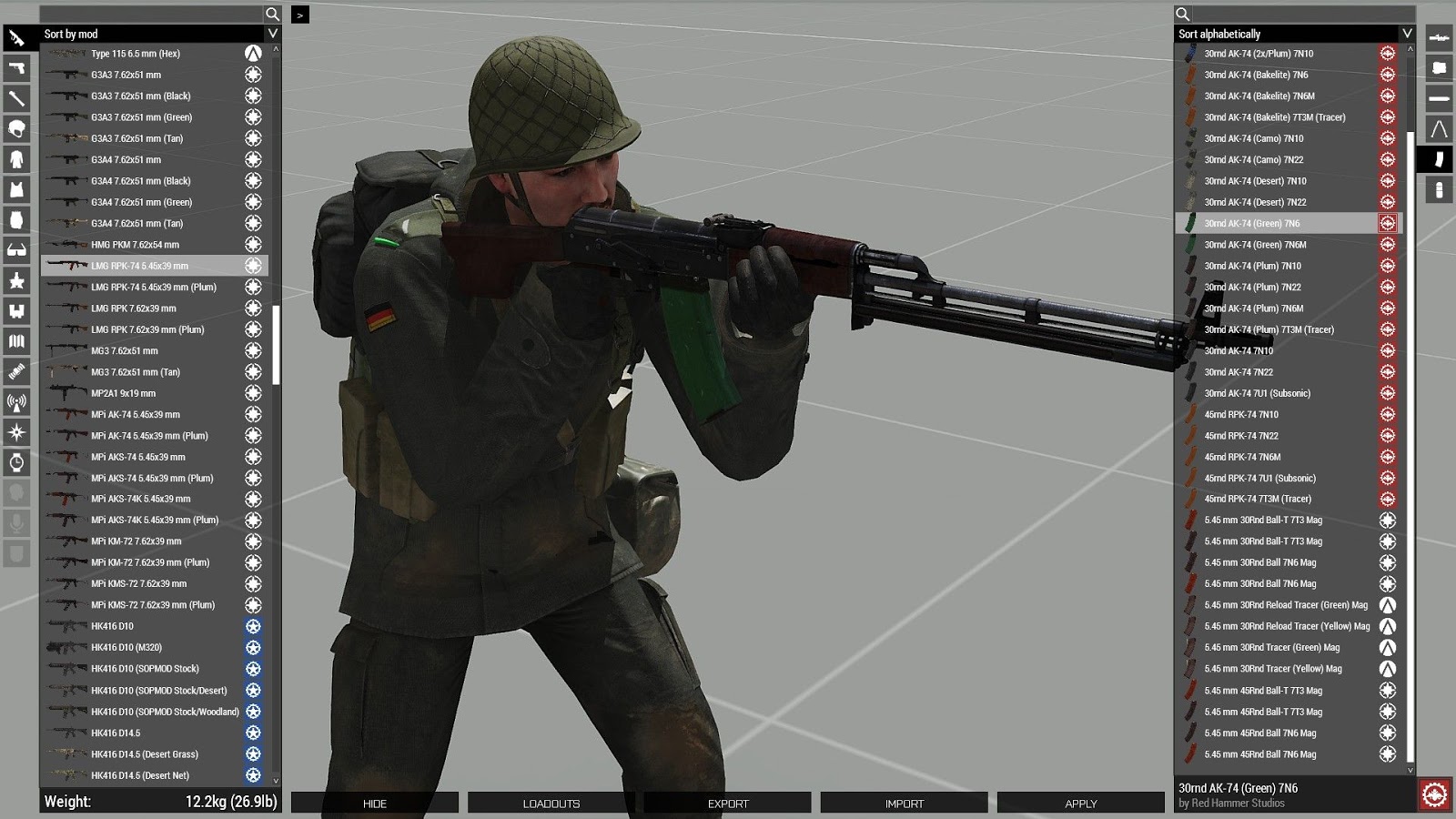Image resolution: width=1456 pixels, height=819 pixels.
Task: Select the primary weapon category icon
Action: 15,38
